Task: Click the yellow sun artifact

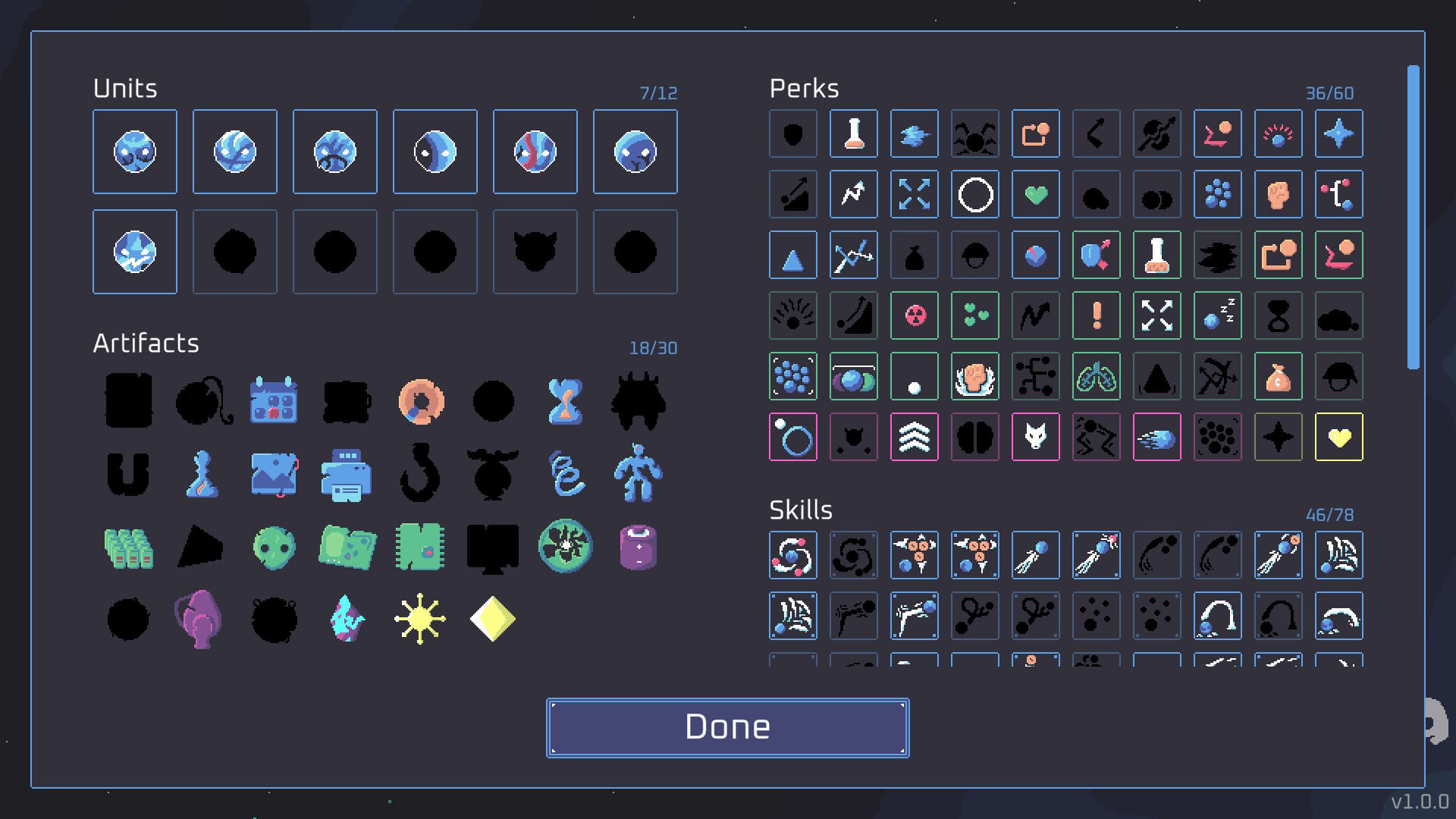Action: [x=420, y=620]
